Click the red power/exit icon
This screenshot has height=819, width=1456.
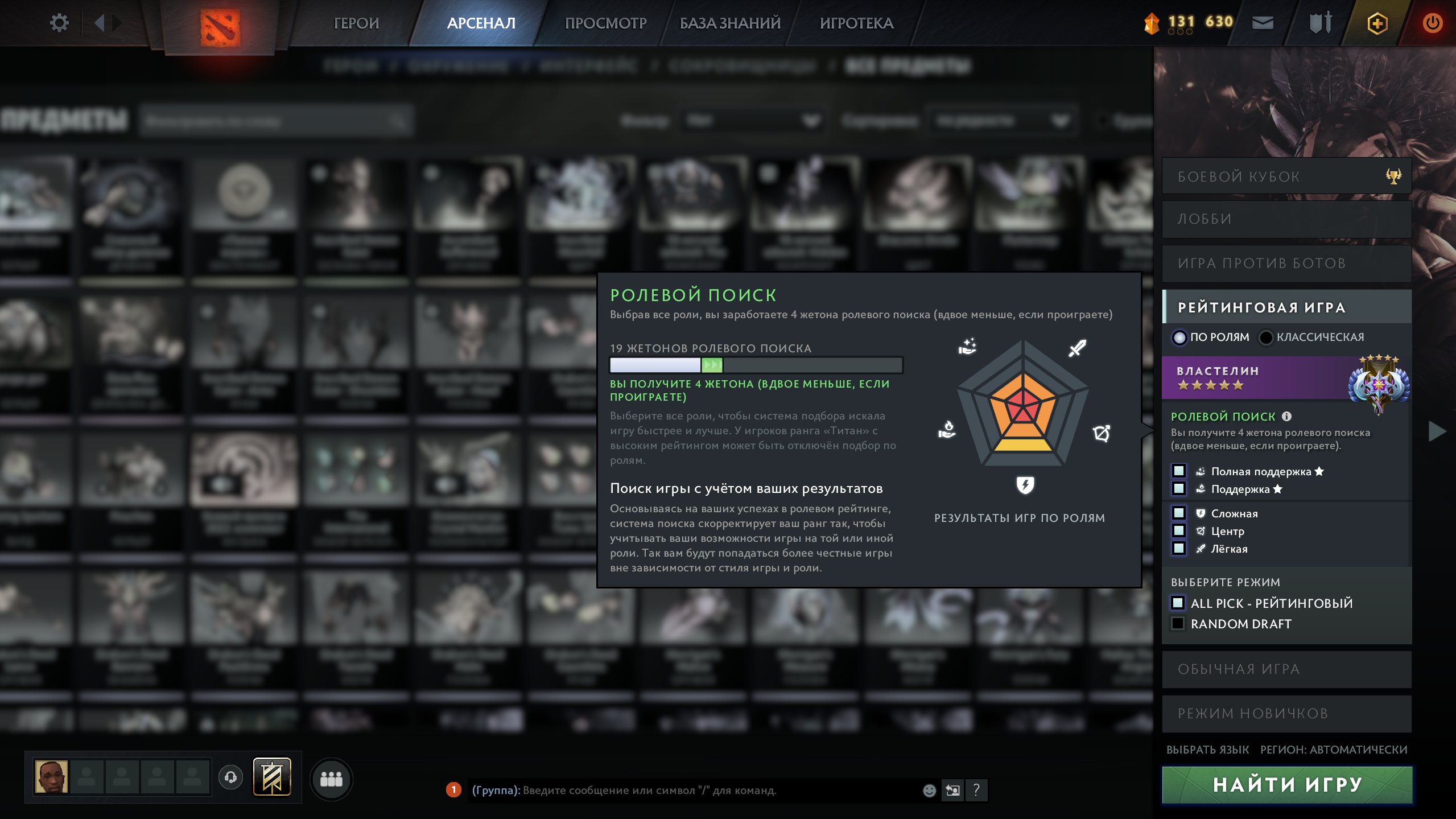(1433, 23)
